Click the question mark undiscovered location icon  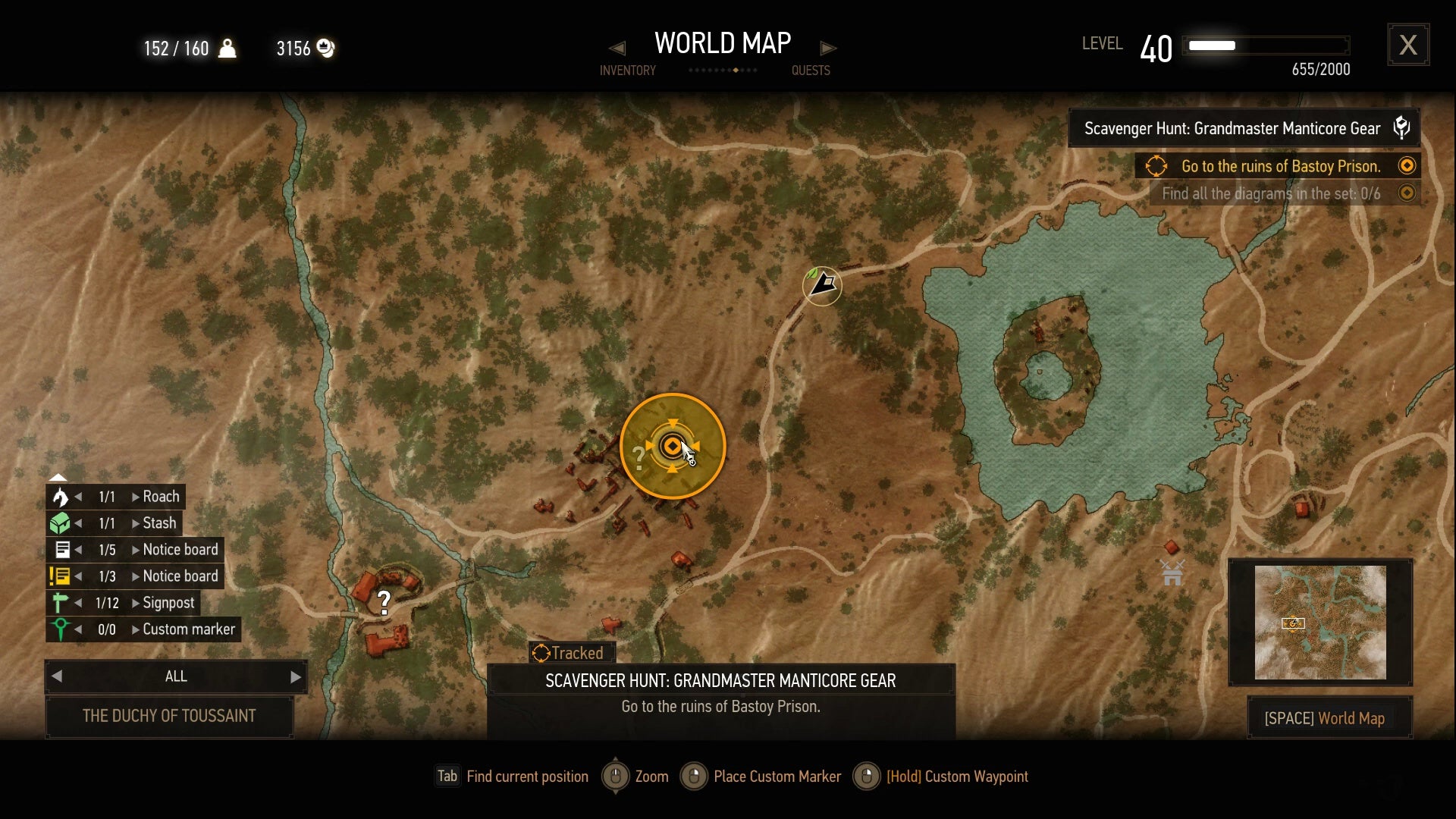point(384,603)
